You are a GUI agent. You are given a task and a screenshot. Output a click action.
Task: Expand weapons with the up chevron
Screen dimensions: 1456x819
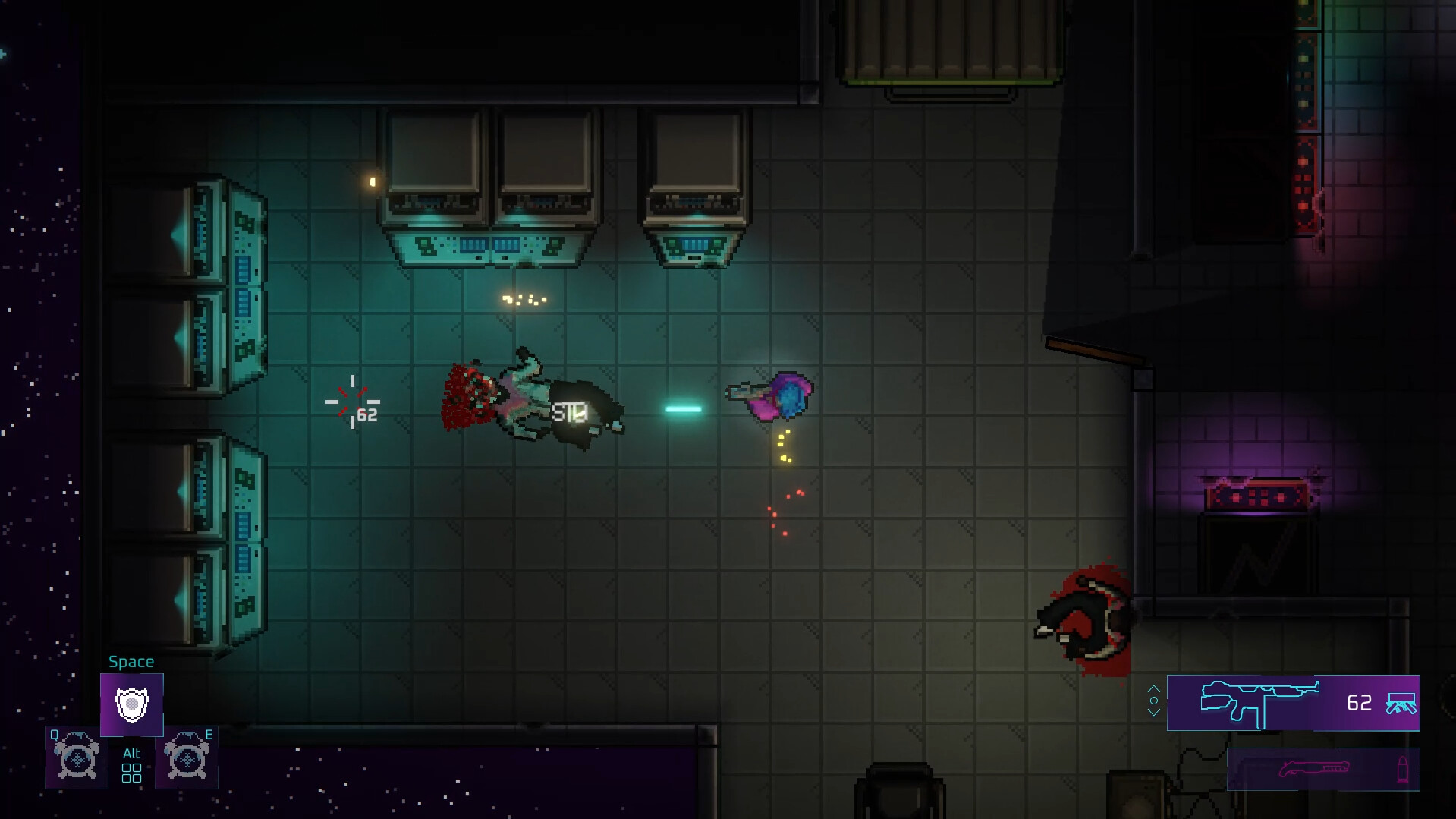pyautogui.click(x=1154, y=689)
